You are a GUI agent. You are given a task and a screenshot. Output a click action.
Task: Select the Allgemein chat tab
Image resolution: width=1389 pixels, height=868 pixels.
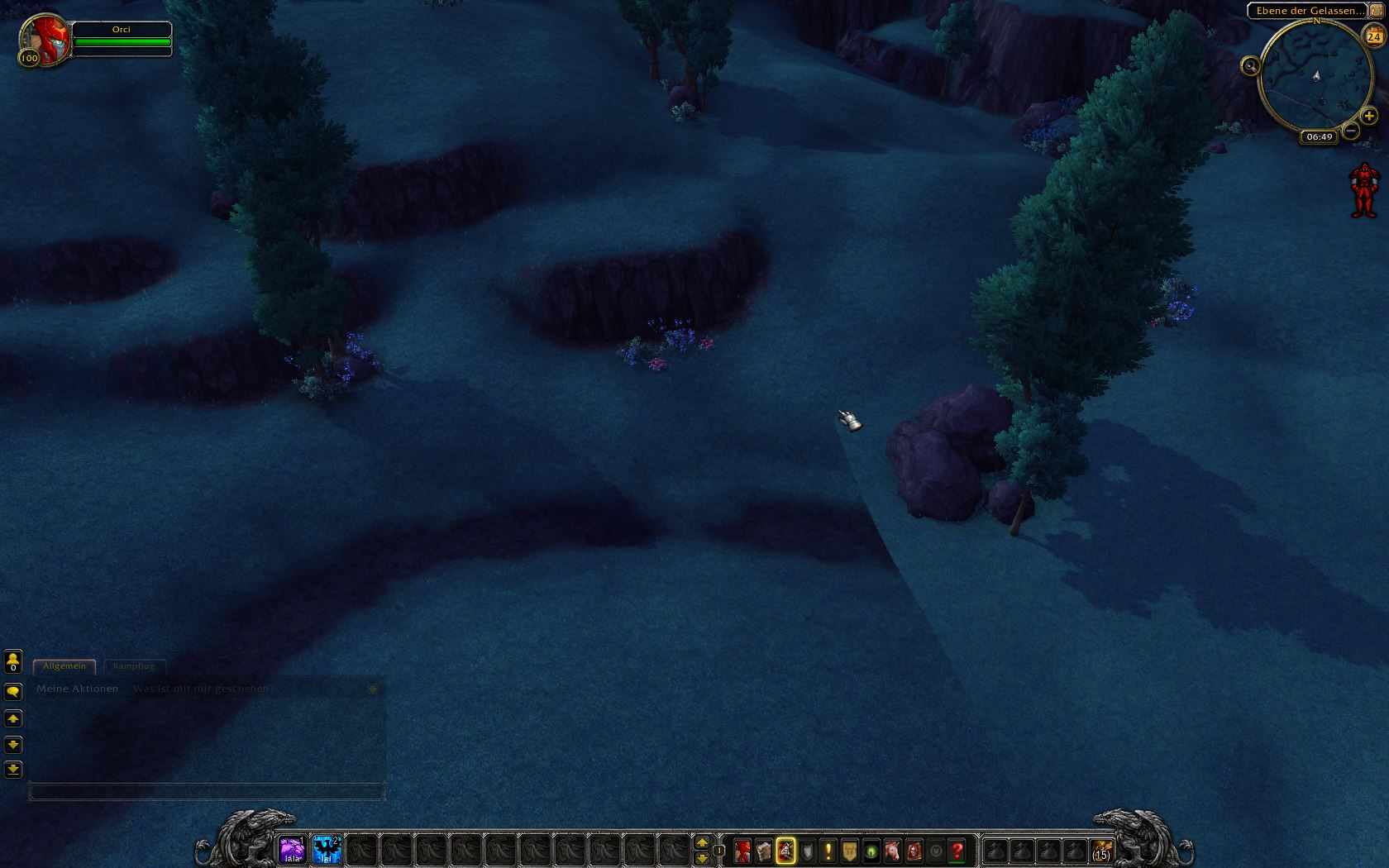pos(64,666)
